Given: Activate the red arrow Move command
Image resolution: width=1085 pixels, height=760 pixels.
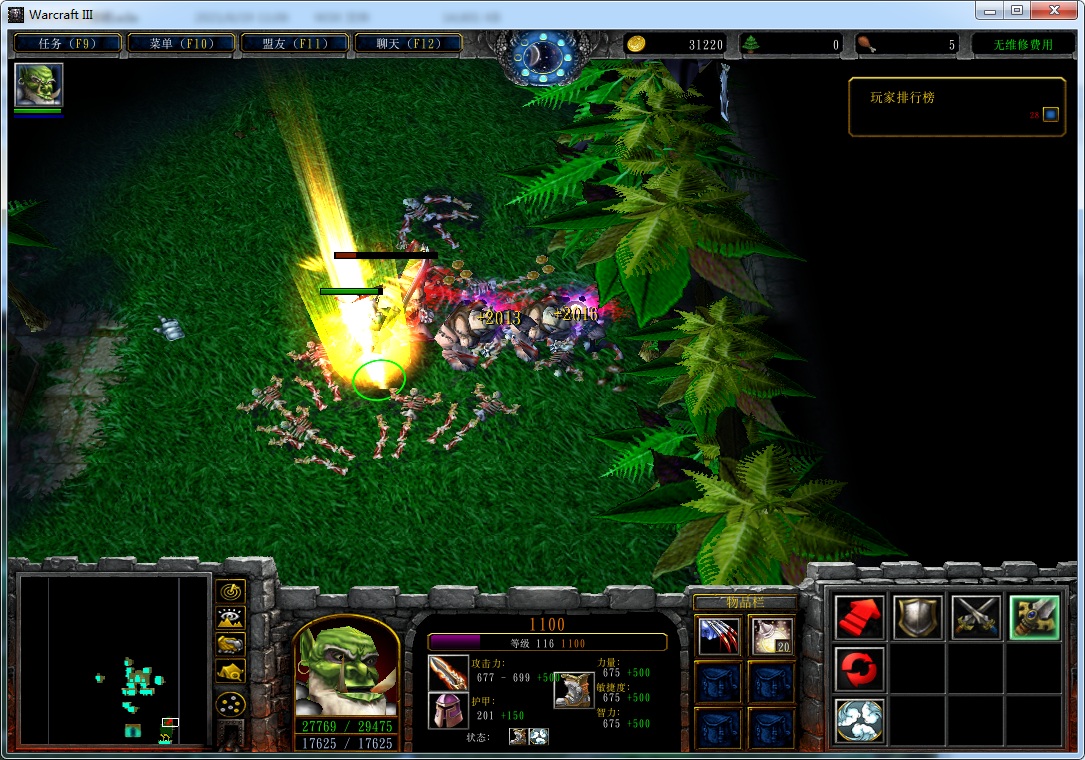Looking at the screenshot, I should coord(859,618).
